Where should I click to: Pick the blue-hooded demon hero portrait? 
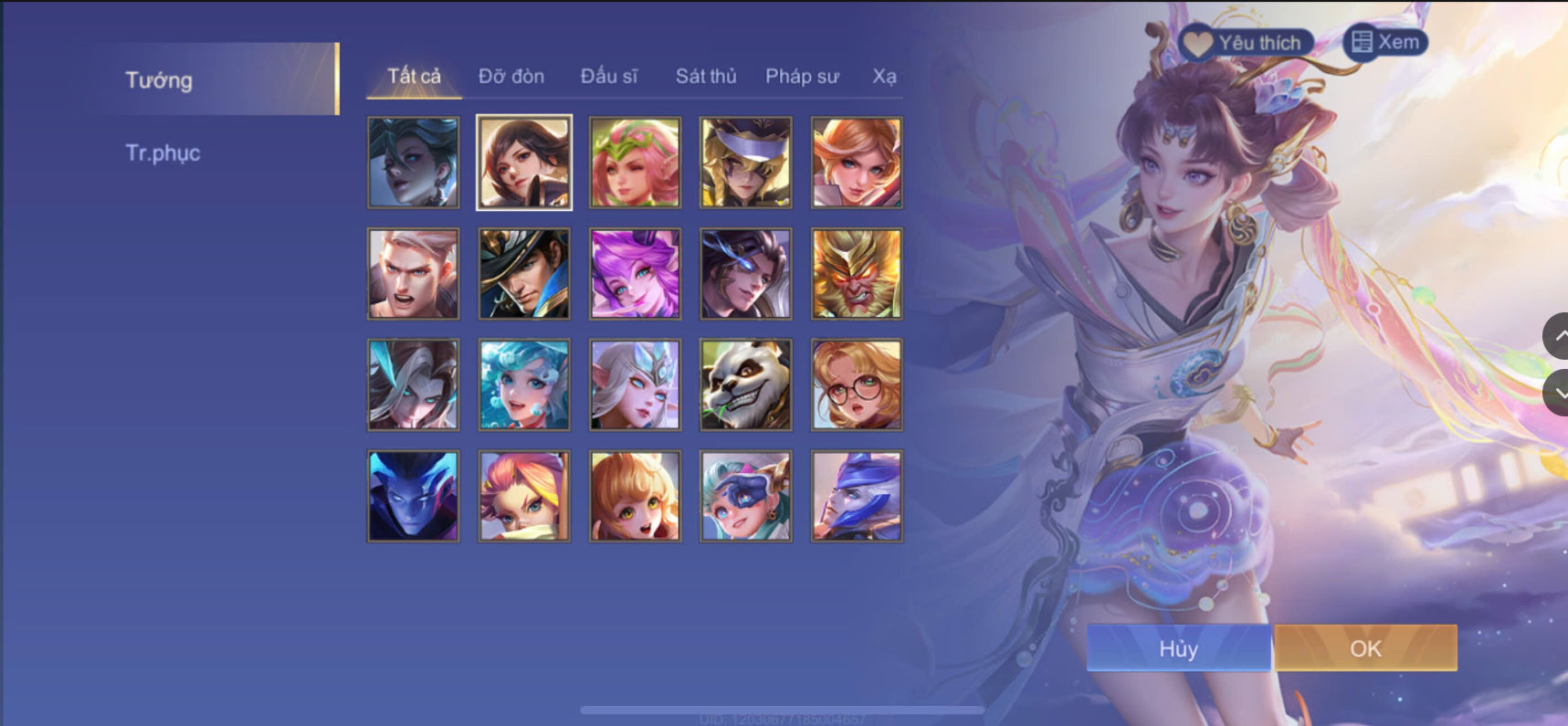pos(412,494)
